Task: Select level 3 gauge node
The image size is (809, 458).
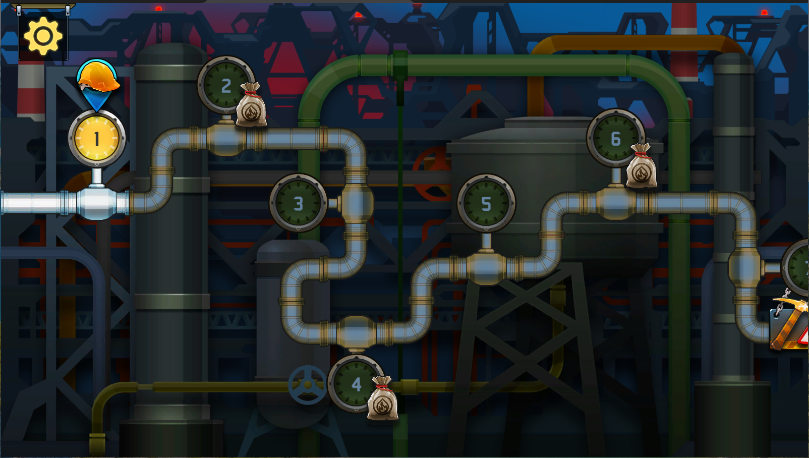Action: tap(298, 204)
